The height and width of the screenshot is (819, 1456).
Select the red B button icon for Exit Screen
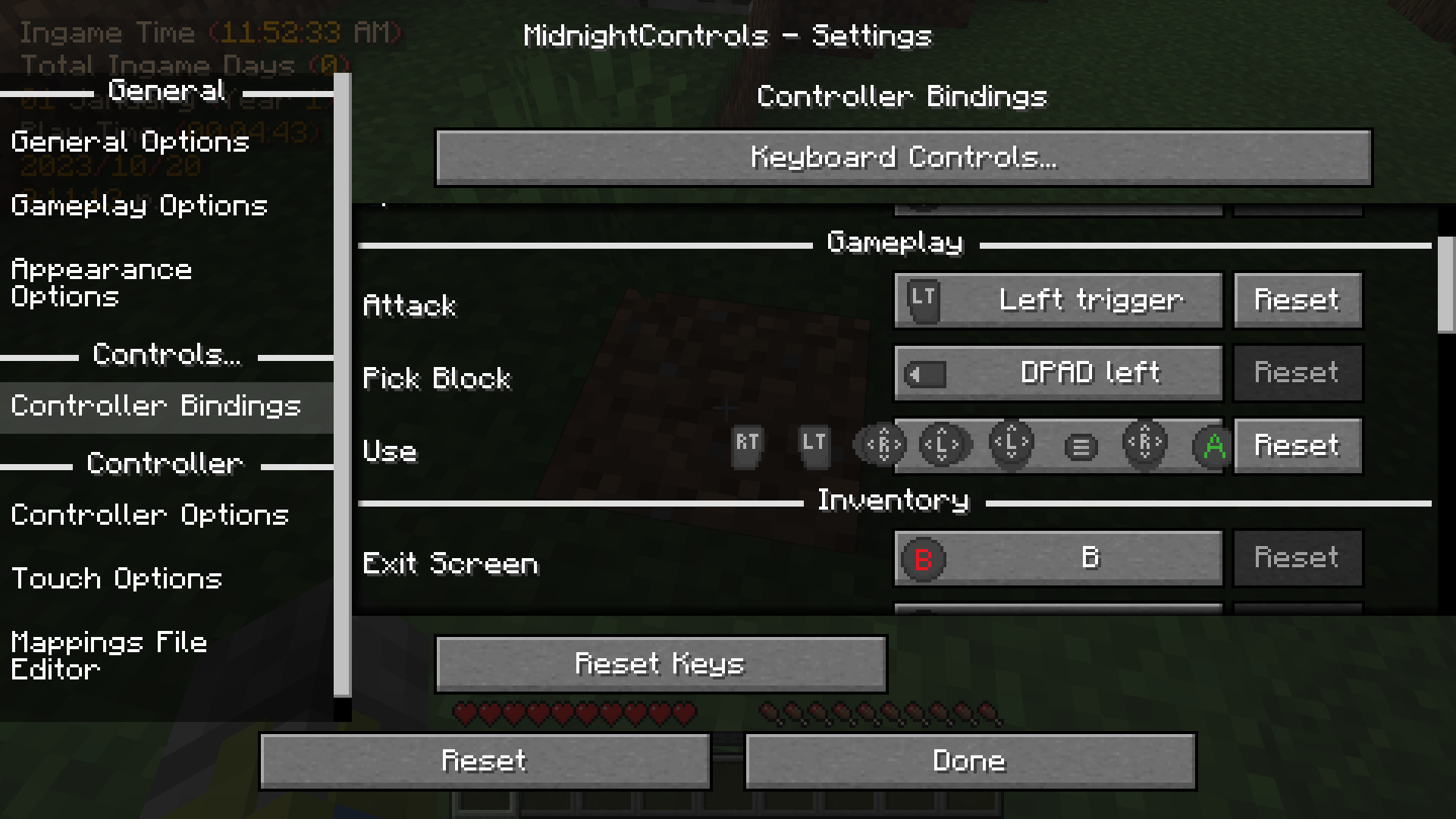tap(922, 557)
